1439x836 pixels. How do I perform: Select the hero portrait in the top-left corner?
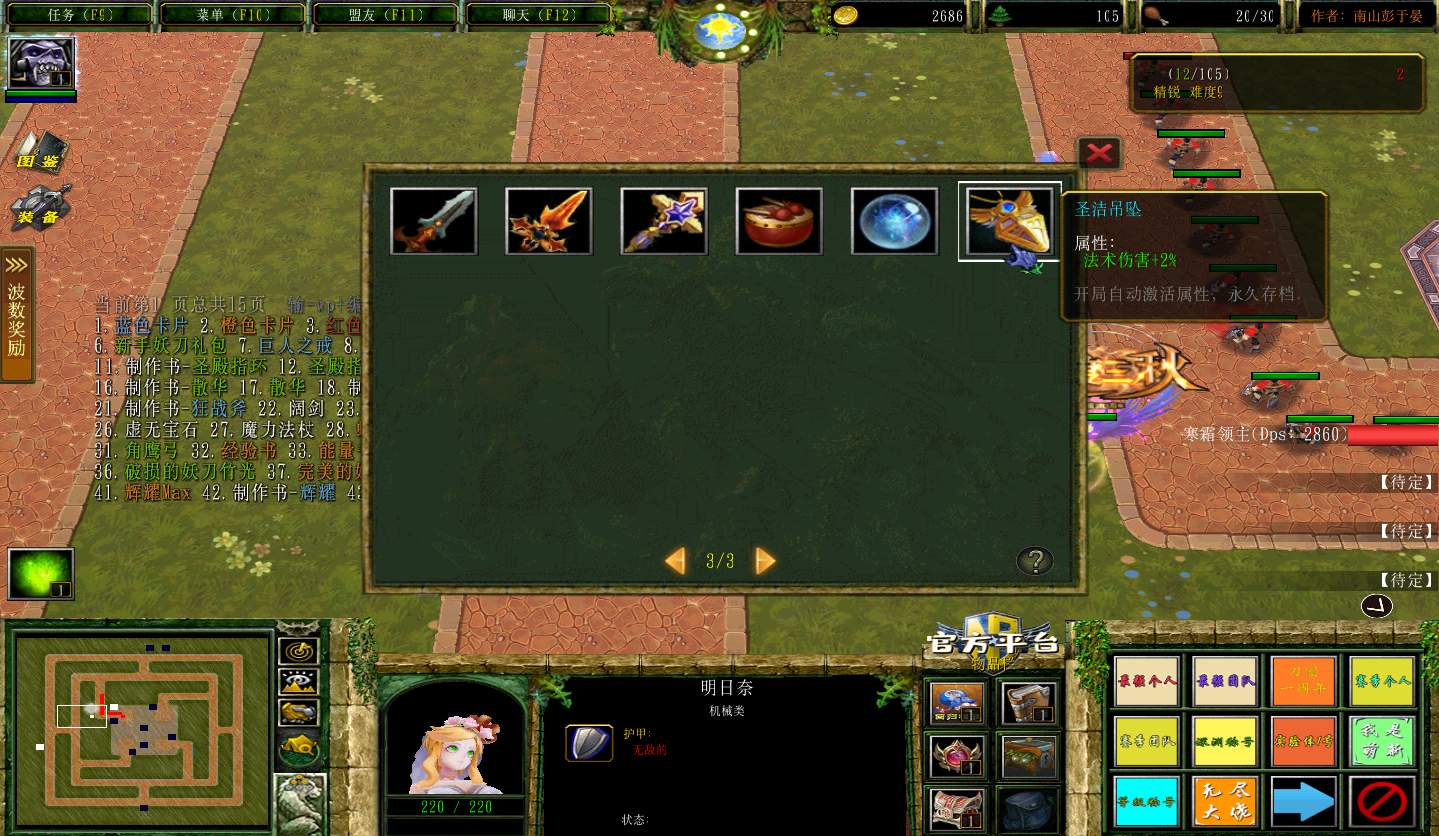(40, 62)
